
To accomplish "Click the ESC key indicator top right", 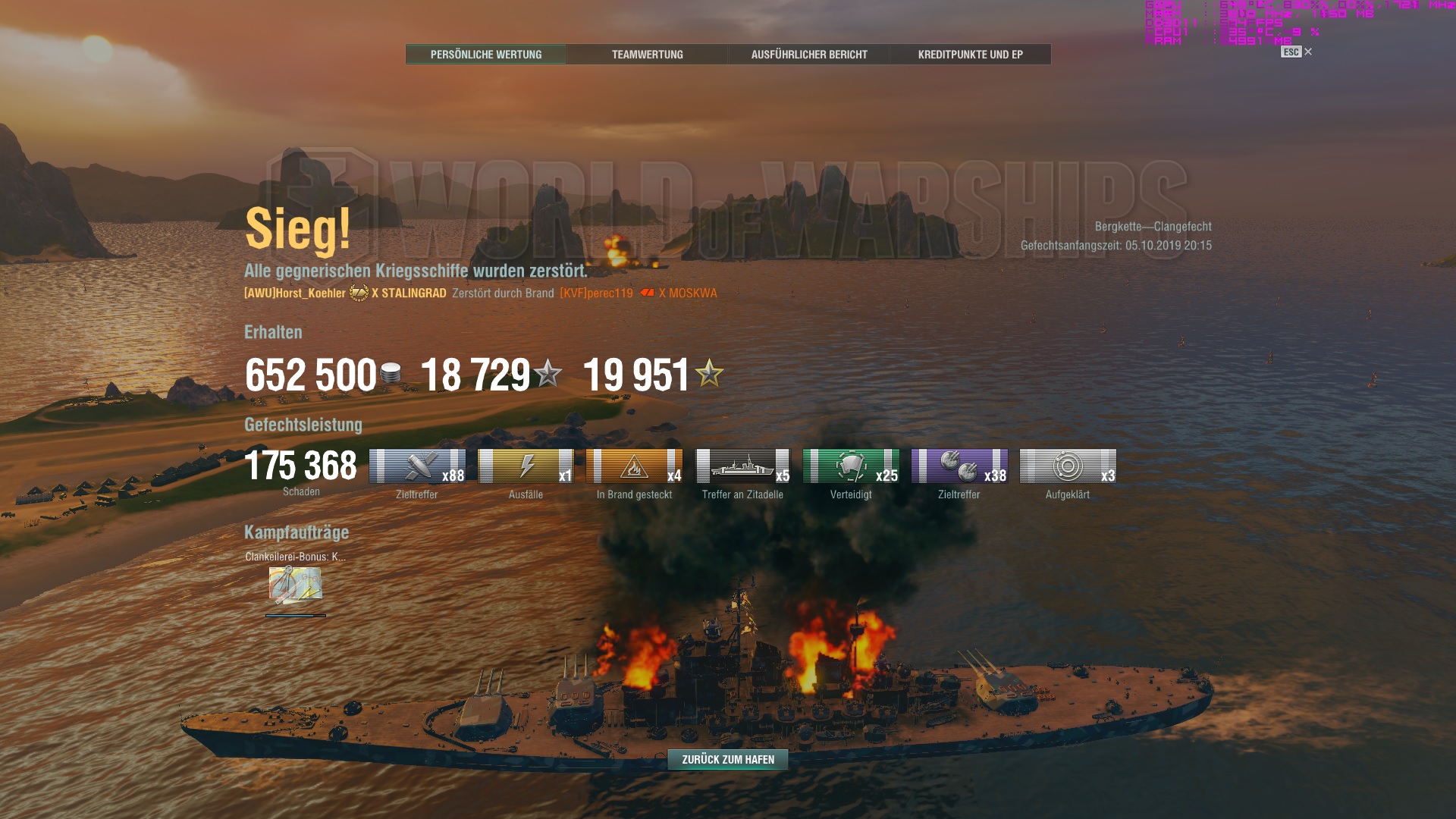I will pyautogui.click(x=1291, y=52).
